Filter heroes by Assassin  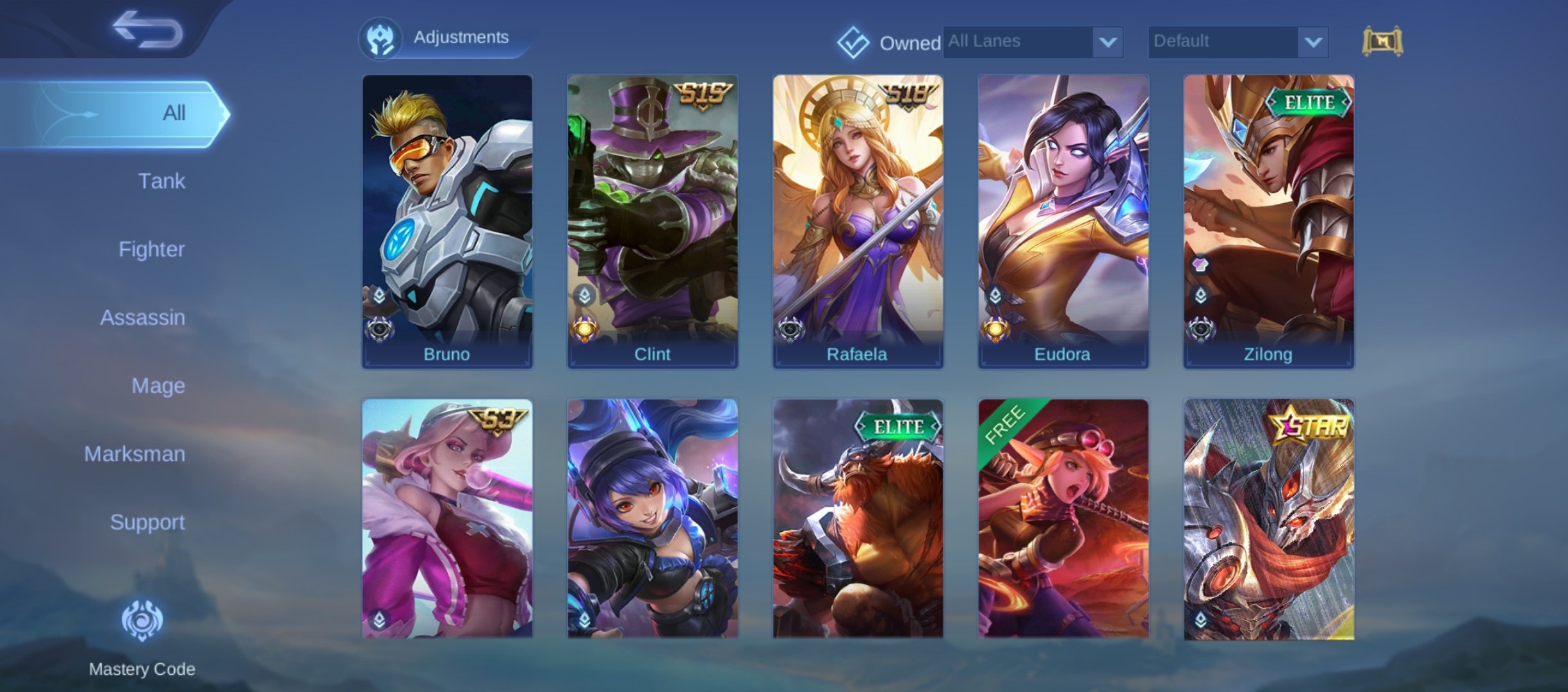coord(142,318)
